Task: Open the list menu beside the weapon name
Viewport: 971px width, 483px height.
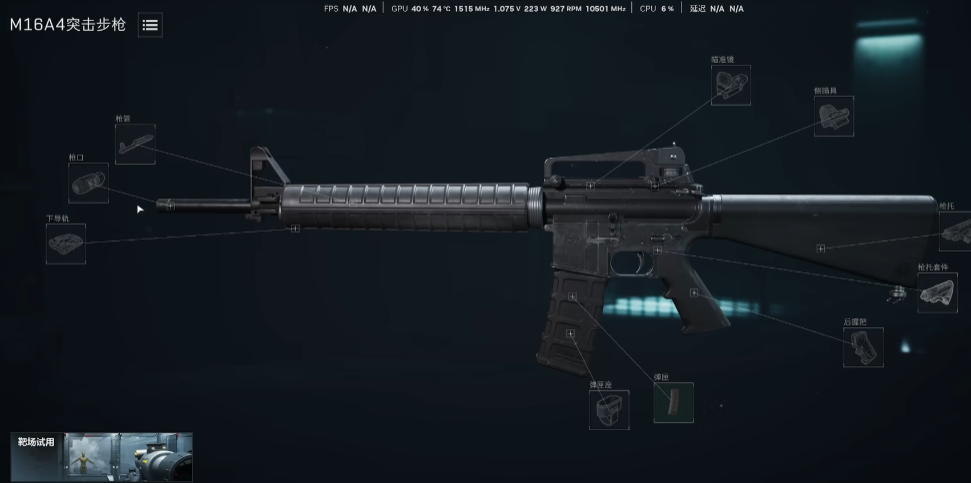Action: (x=150, y=25)
